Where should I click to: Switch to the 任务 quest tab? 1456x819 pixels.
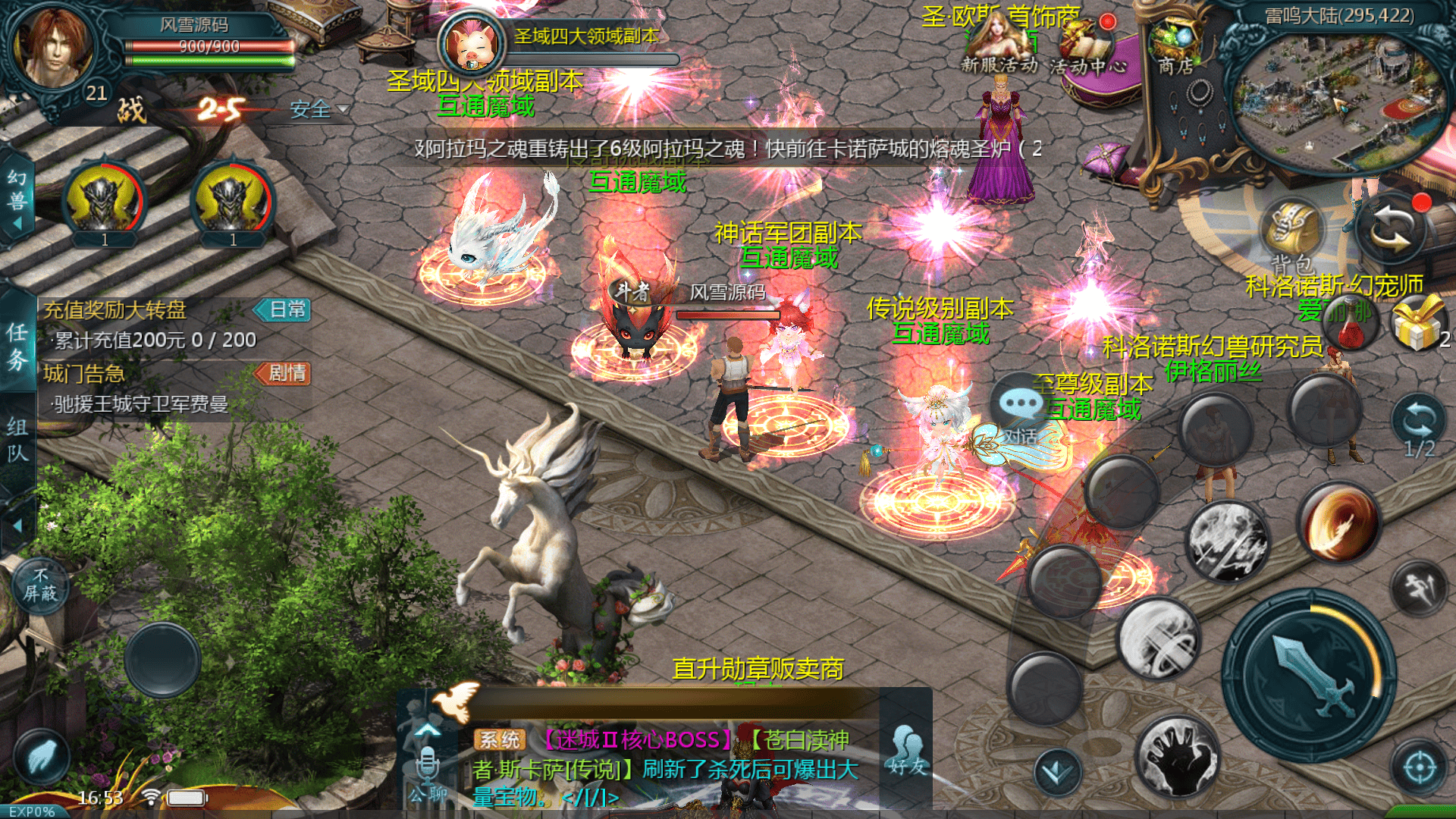tap(17, 346)
